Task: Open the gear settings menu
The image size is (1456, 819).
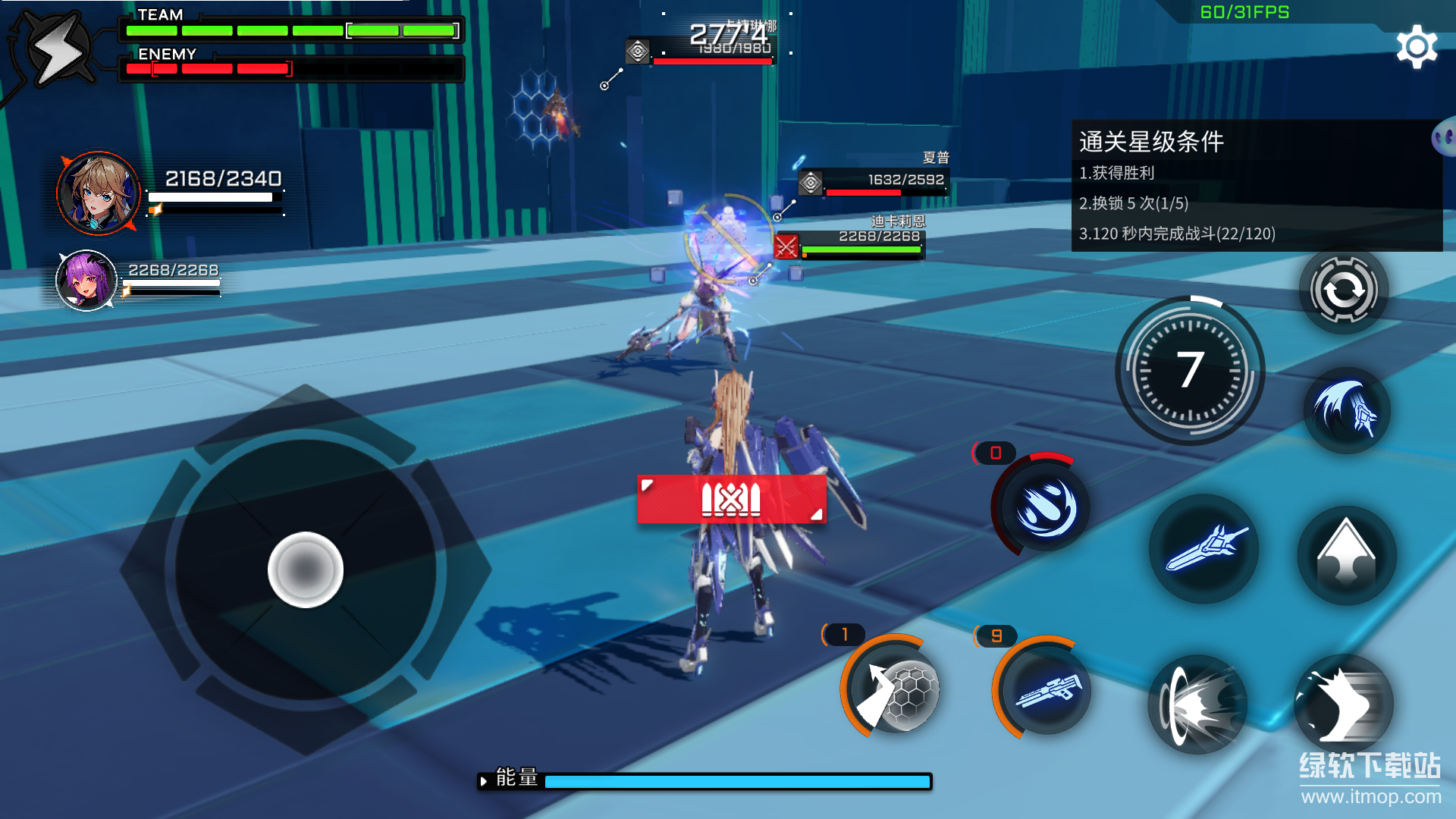Action: pos(1416,47)
